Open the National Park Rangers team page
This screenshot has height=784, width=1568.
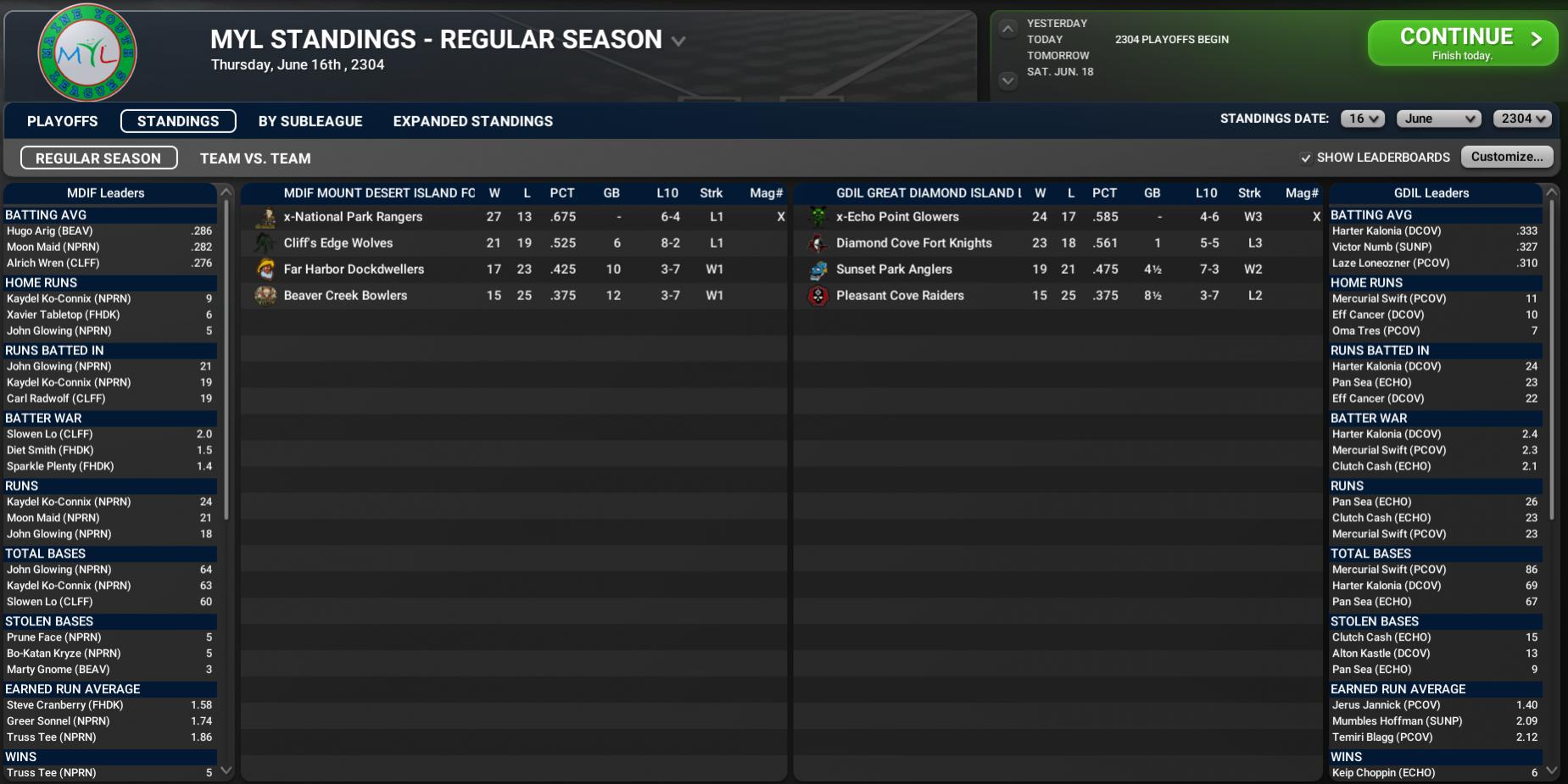click(353, 217)
